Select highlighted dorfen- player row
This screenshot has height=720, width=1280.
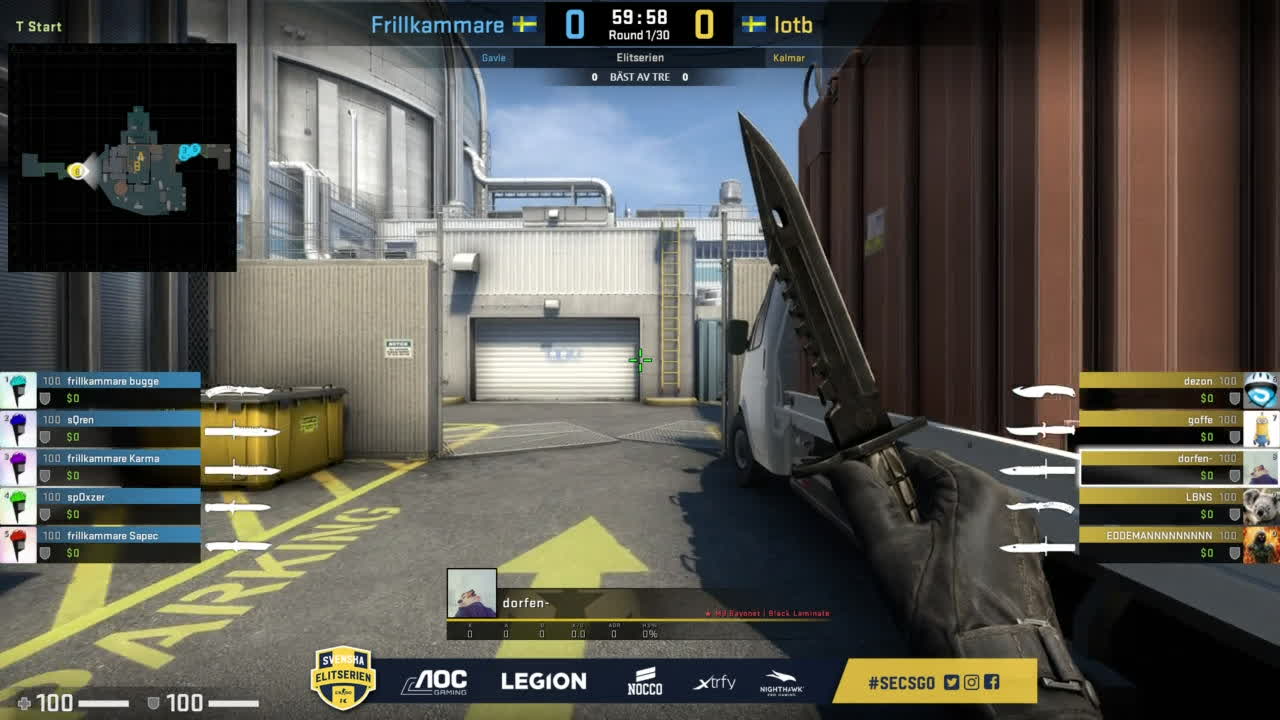1160,459
